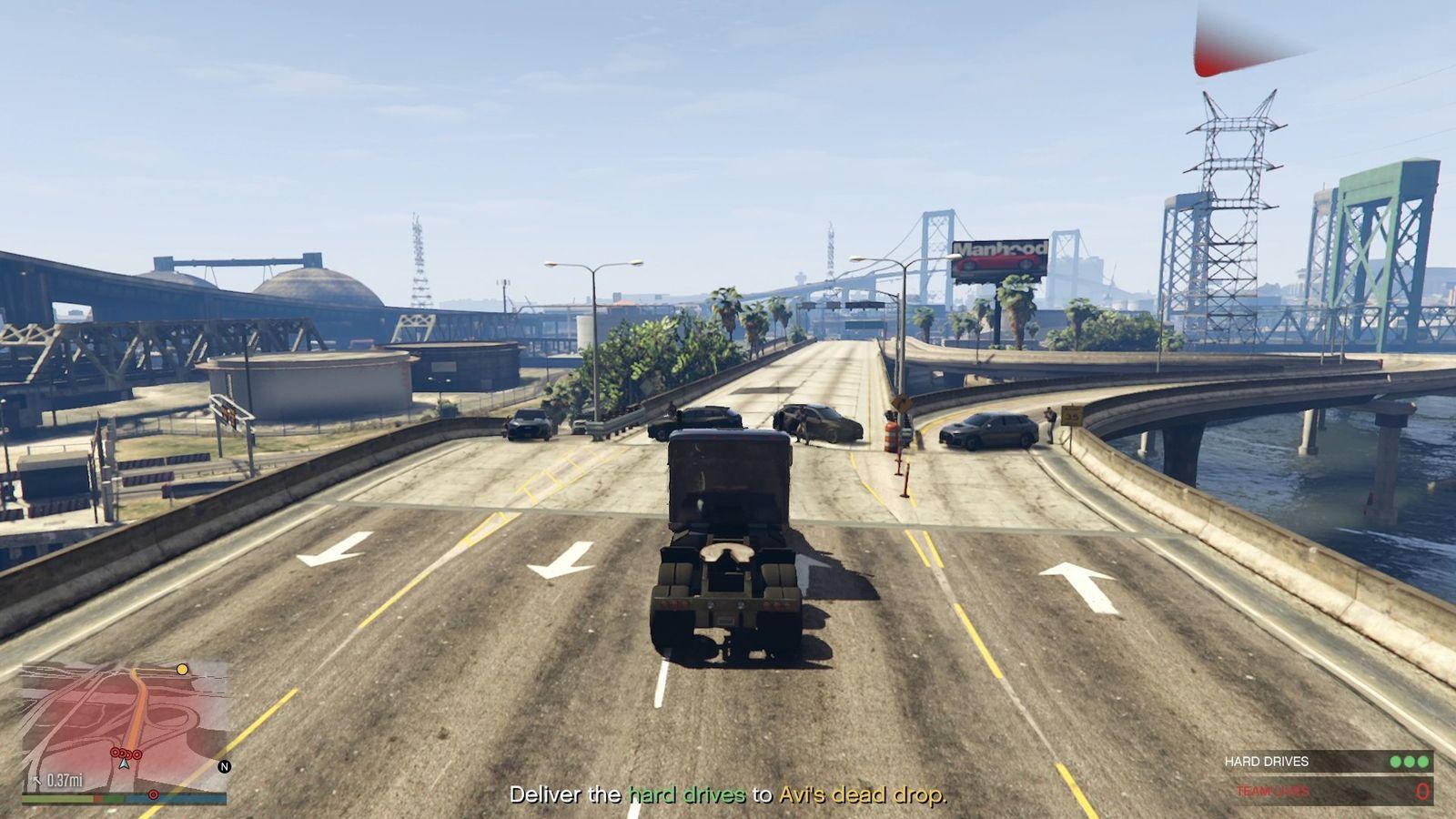This screenshot has width=1456, height=819.
Task: Select the player arrow marker on the minimap
Action: click(124, 764)
